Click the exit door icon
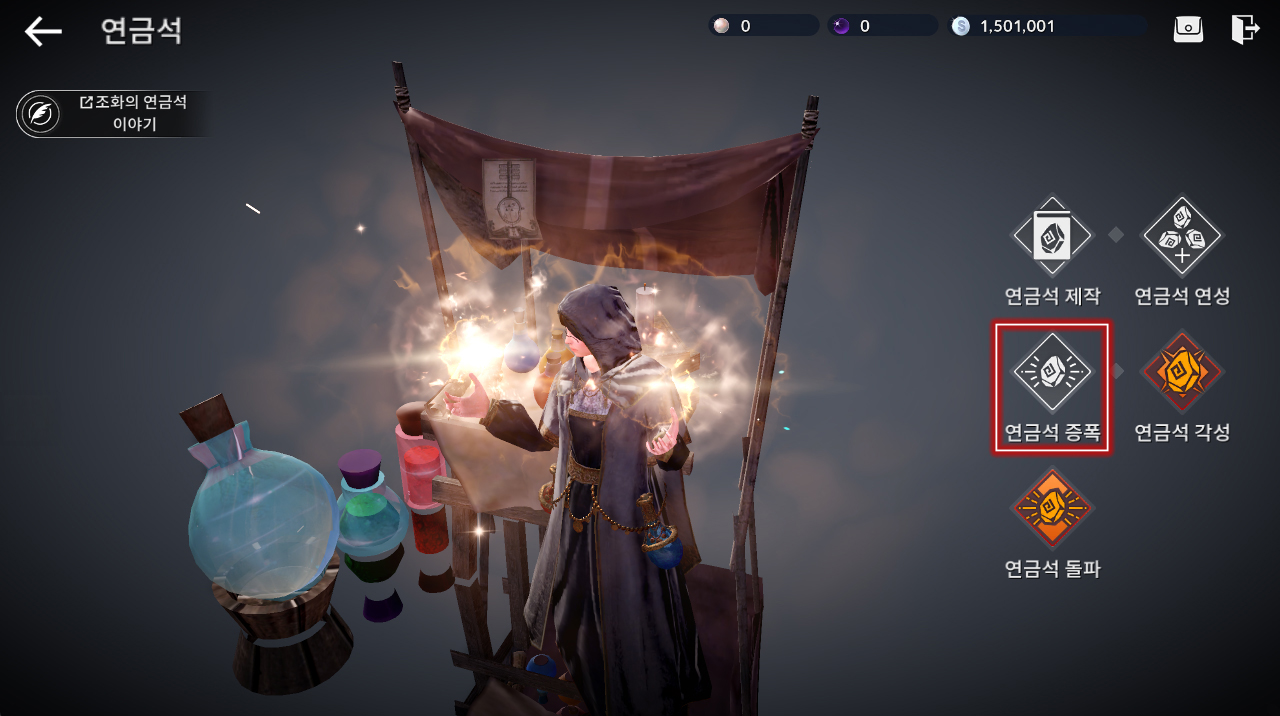1280x716 pixels. click(1245, 29)
